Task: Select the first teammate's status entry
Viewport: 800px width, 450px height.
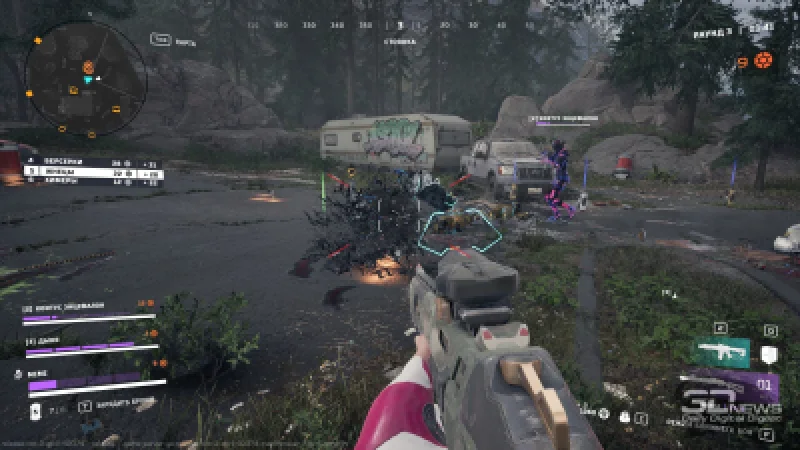Action: [x=88, y=310]
